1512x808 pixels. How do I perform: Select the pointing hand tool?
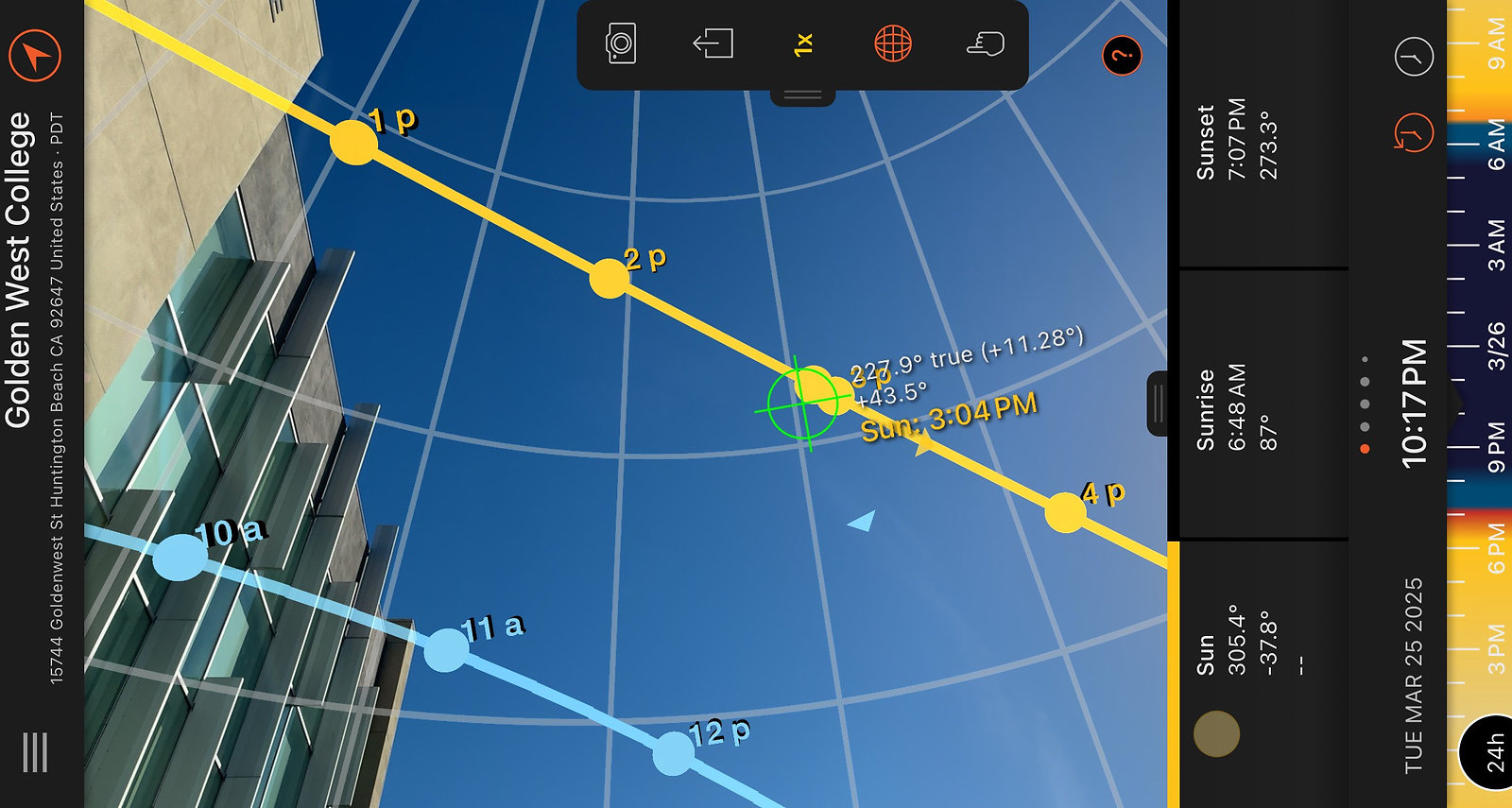pos(984,43)
